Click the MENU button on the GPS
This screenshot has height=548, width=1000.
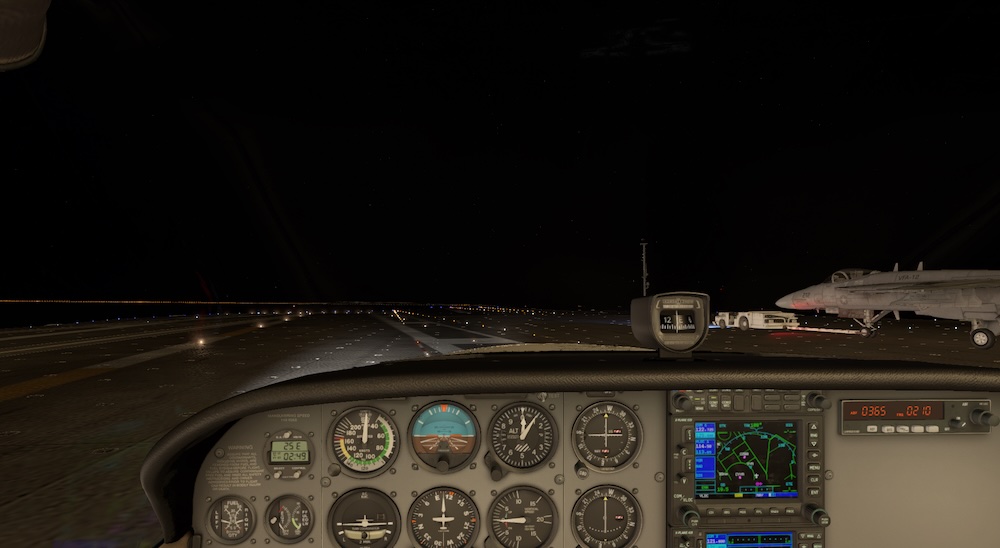pos(814,467)
